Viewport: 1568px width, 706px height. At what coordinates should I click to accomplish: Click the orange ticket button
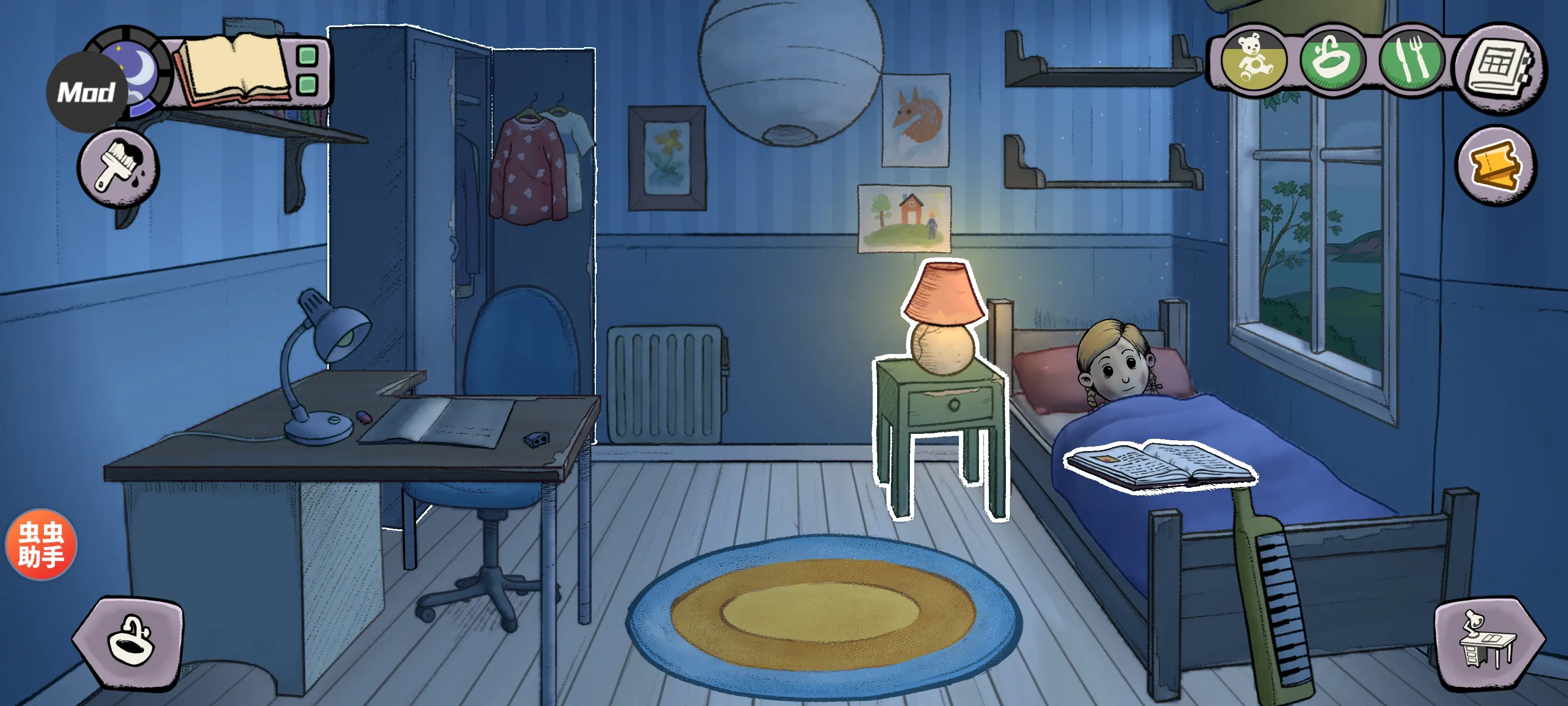click(x=1495, y=165)
